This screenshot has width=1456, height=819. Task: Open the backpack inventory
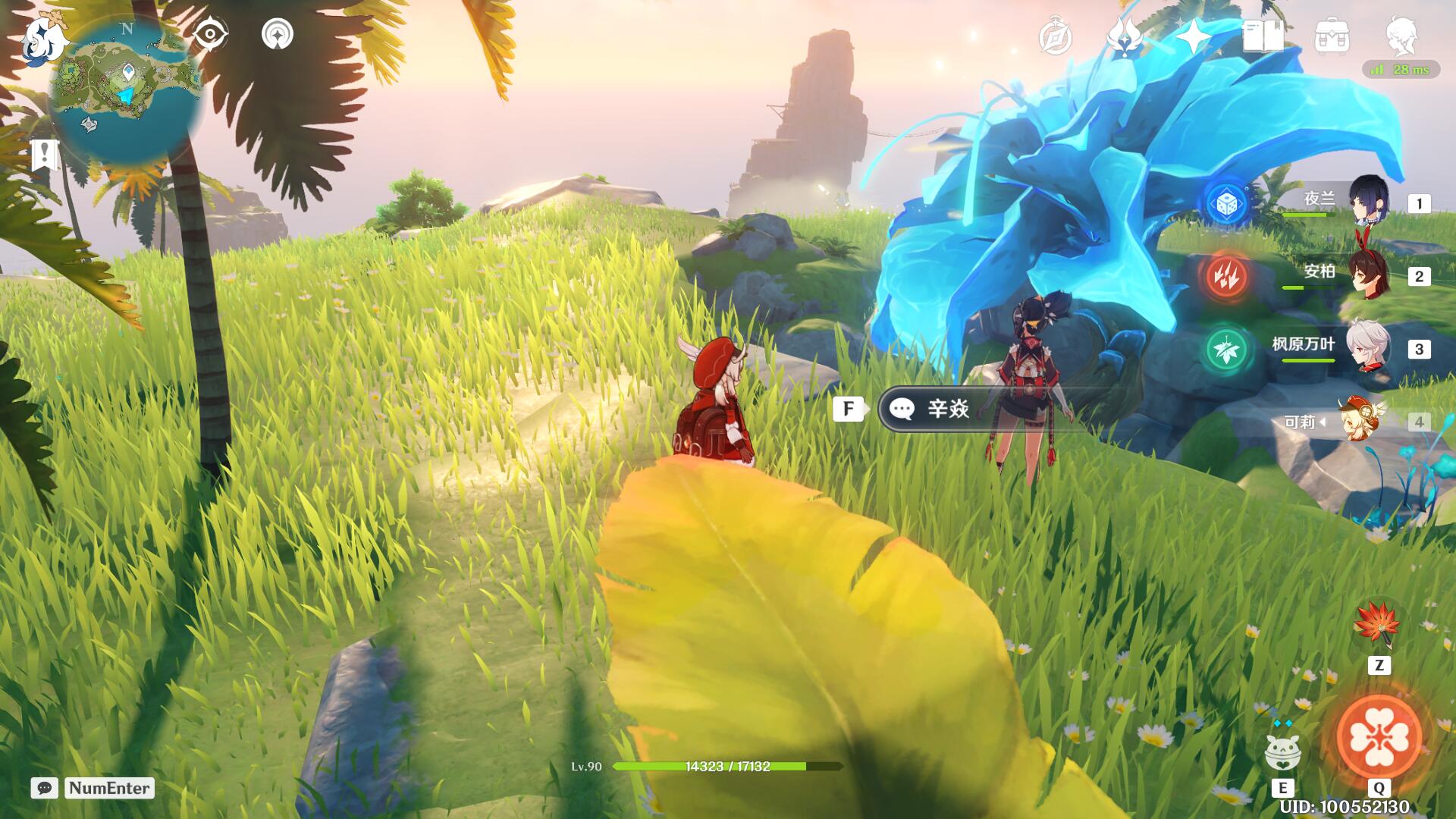tap(1332, 36)
